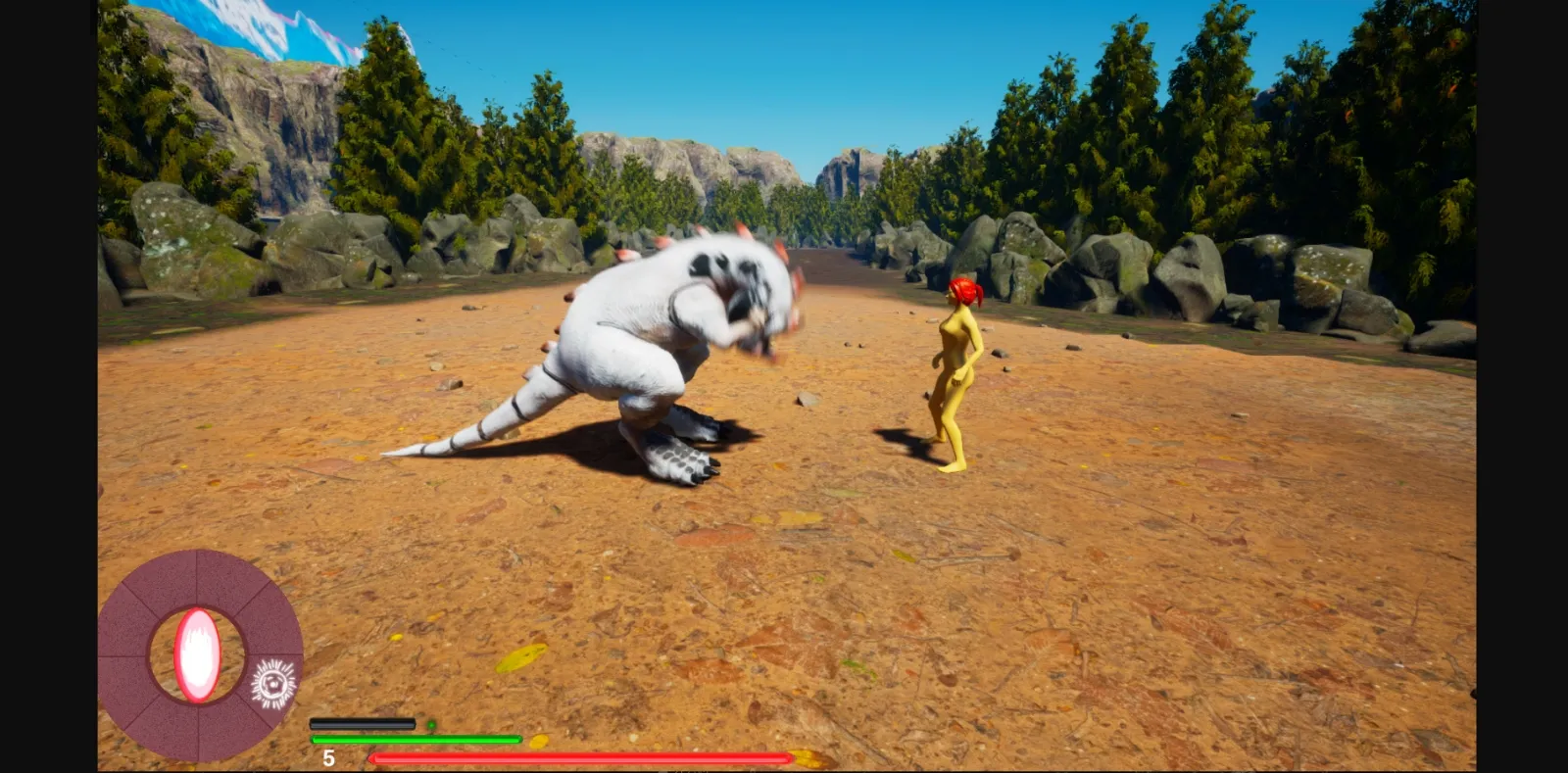Click the level counter showing 5

click(328, 755)
